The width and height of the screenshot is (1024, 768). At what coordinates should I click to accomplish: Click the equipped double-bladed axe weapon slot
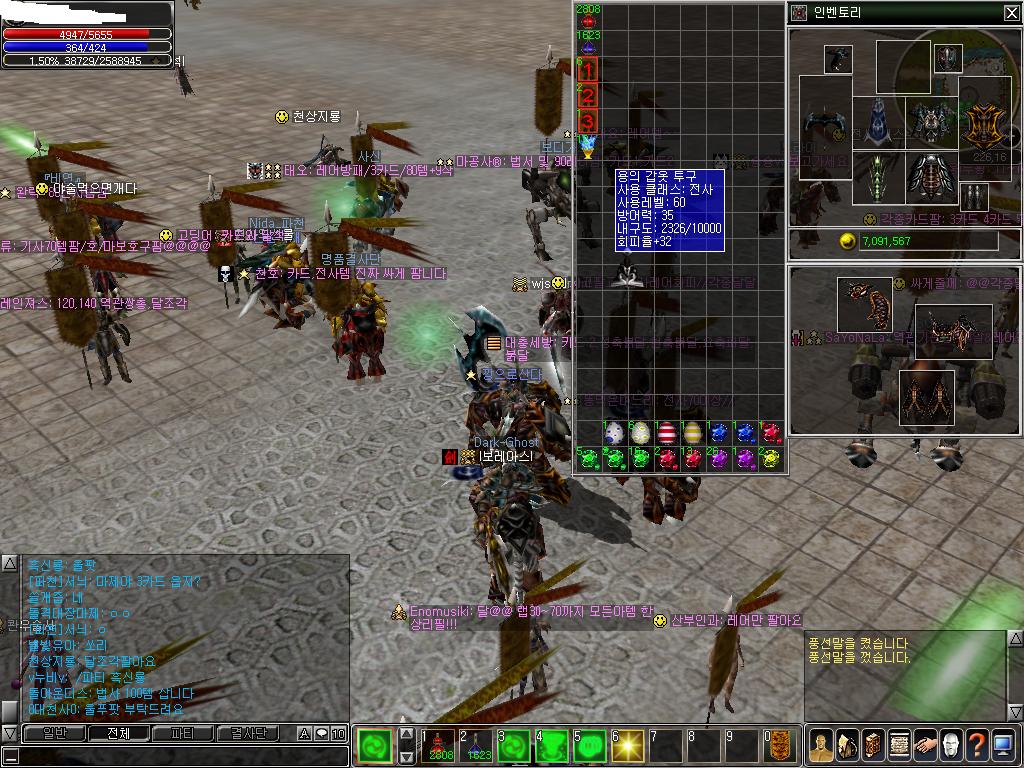(825, 126)
